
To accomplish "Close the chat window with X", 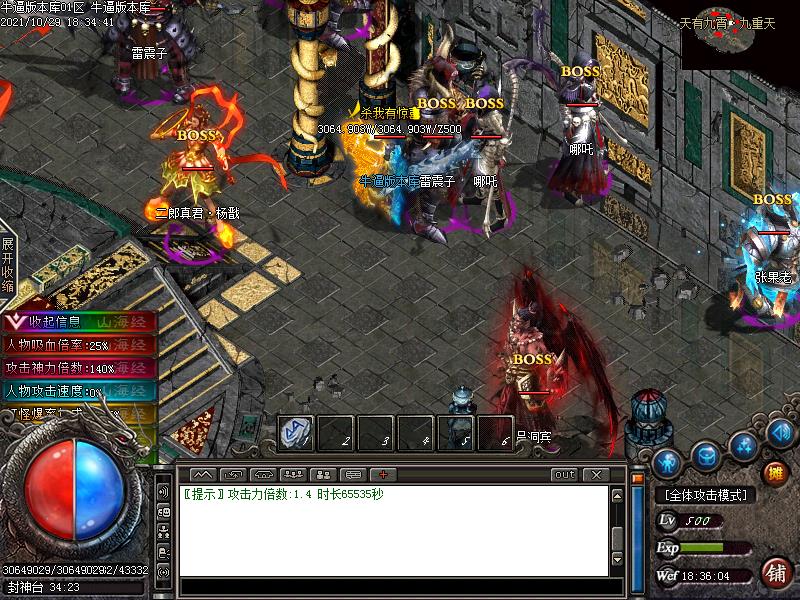I will tap(596, 474).
